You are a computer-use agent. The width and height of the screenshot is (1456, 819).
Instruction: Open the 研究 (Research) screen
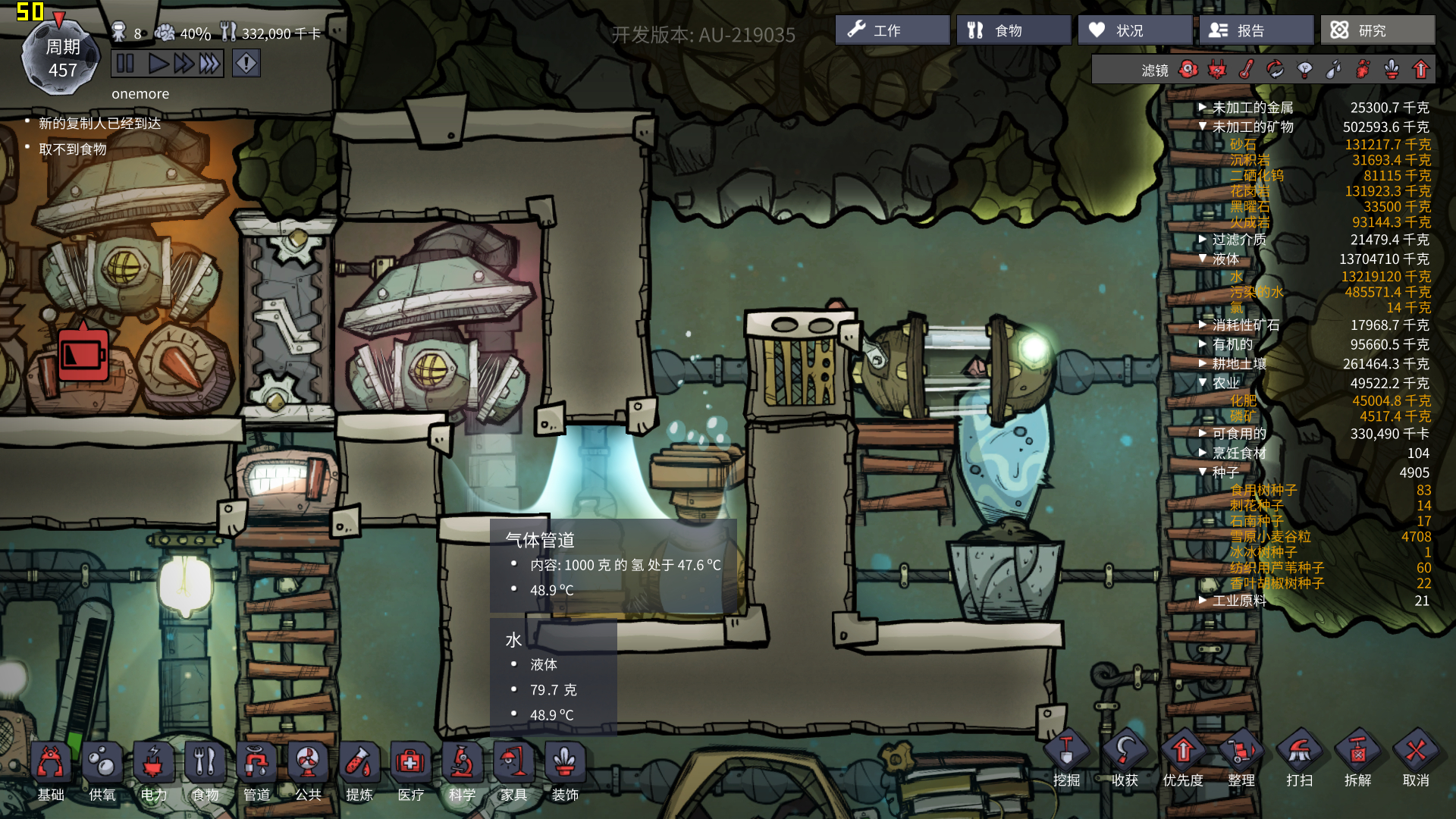[1377, 30]
